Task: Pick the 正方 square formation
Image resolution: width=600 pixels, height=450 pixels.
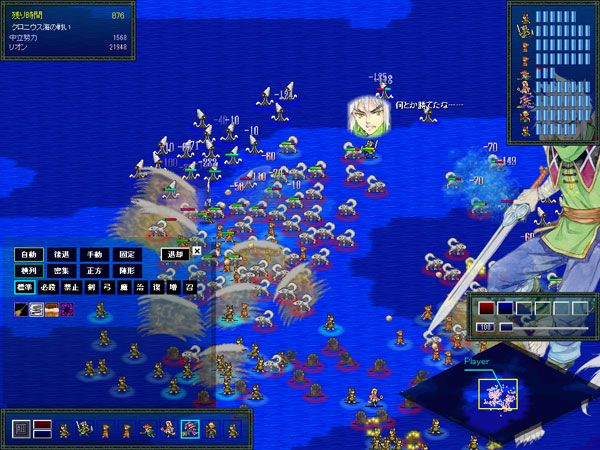Action: tap(93, 270)
